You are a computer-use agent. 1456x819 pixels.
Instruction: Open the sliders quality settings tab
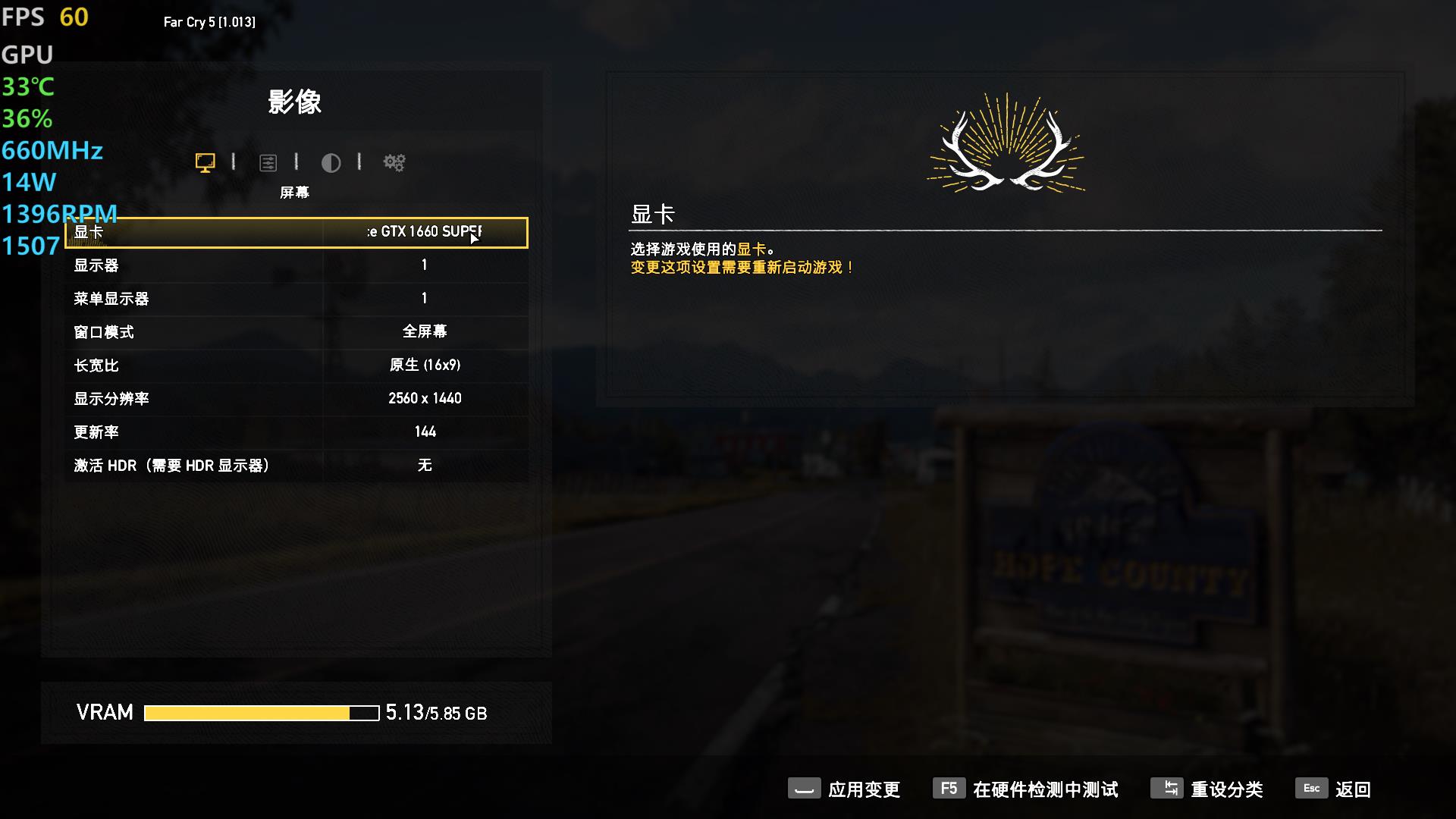pyautogui.click(x=268, y=162)
